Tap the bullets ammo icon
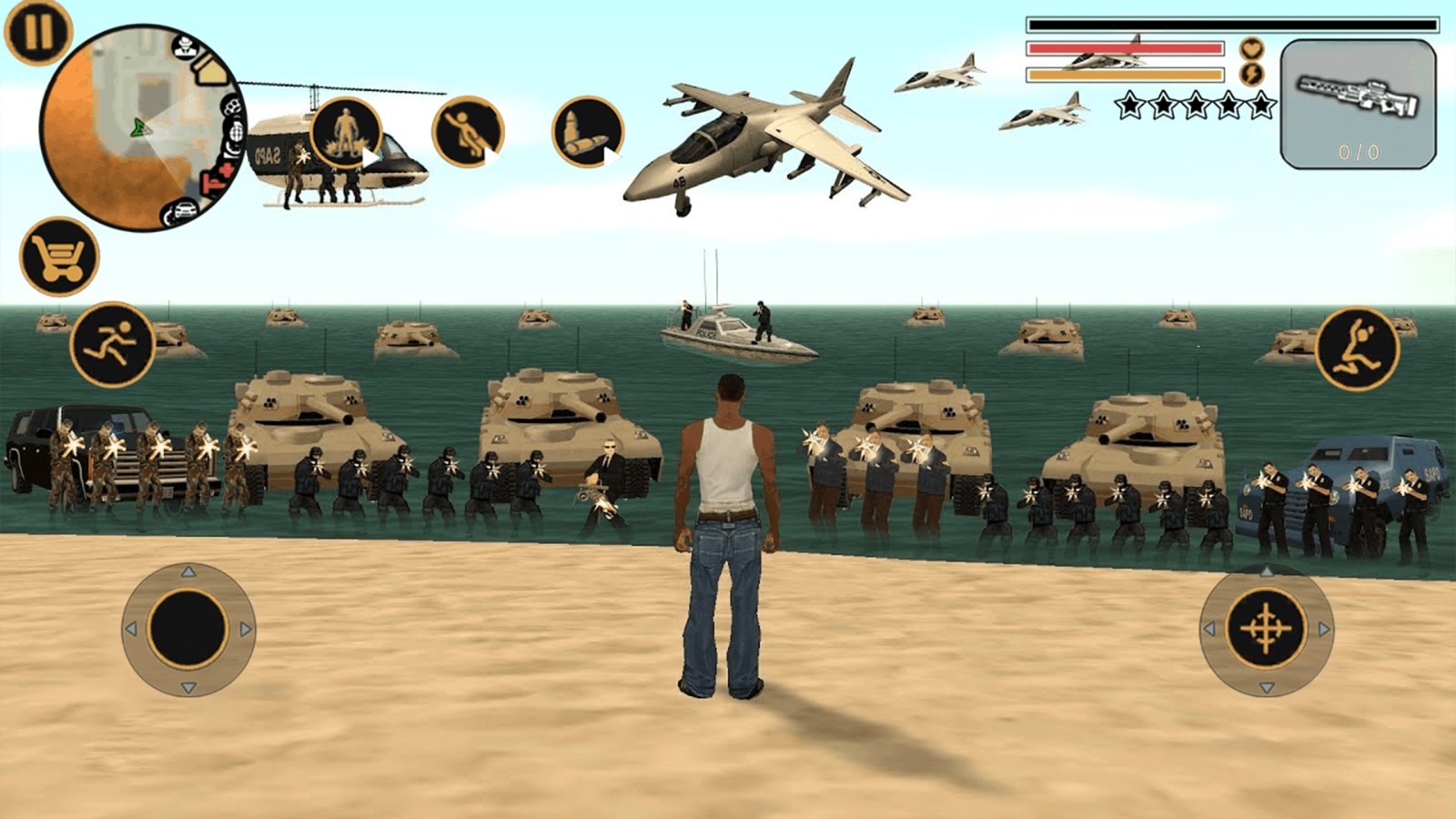The image size is (1456, 819). pos(587,132)
